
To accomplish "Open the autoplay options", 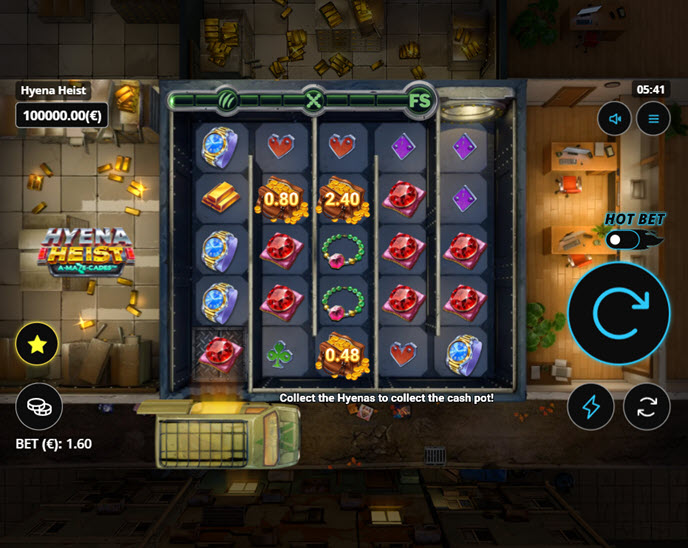I will (x=646, y=406).
